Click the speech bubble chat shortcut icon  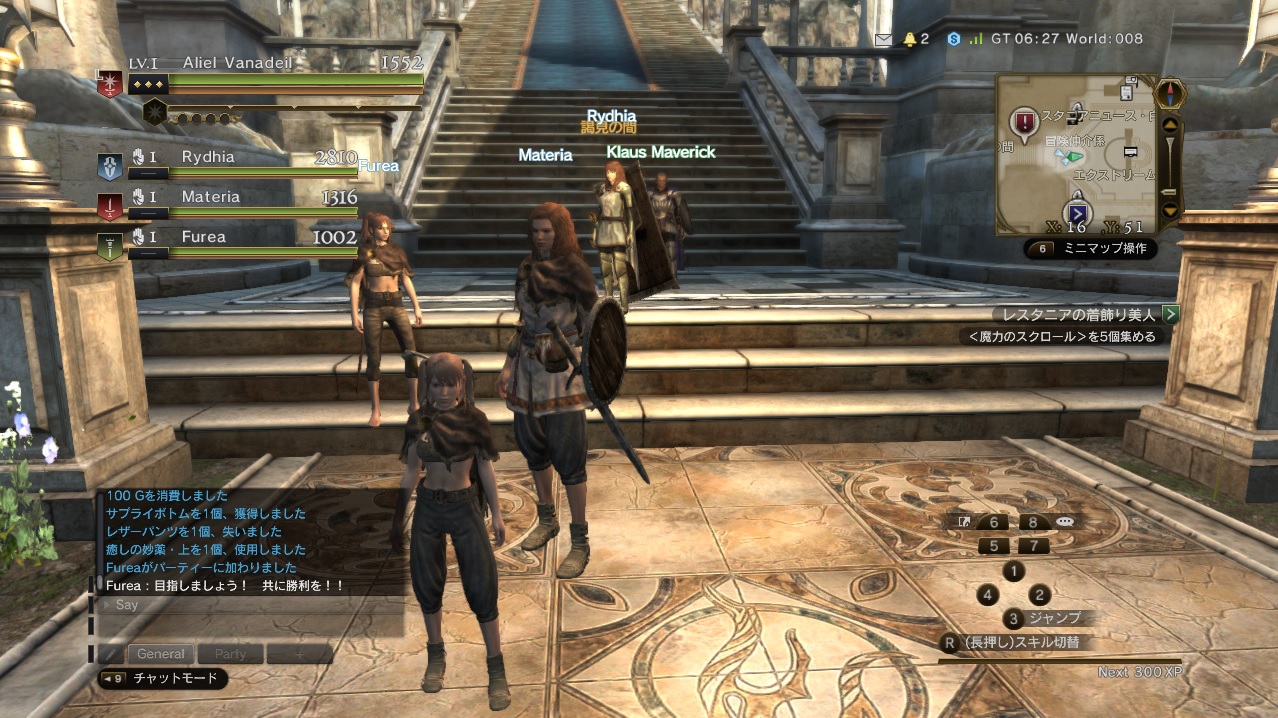click(x=1064, y=522)
